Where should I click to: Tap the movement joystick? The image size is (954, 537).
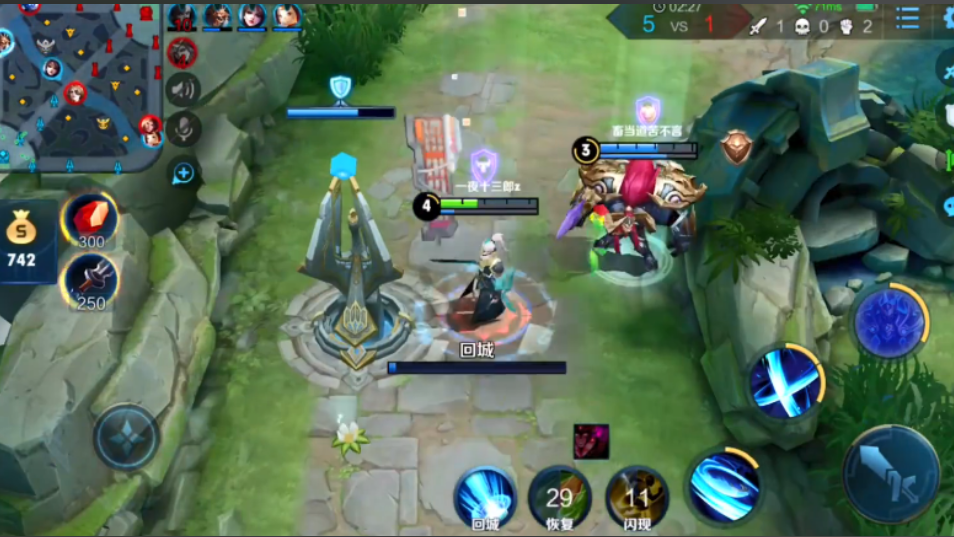pos(127,437)
